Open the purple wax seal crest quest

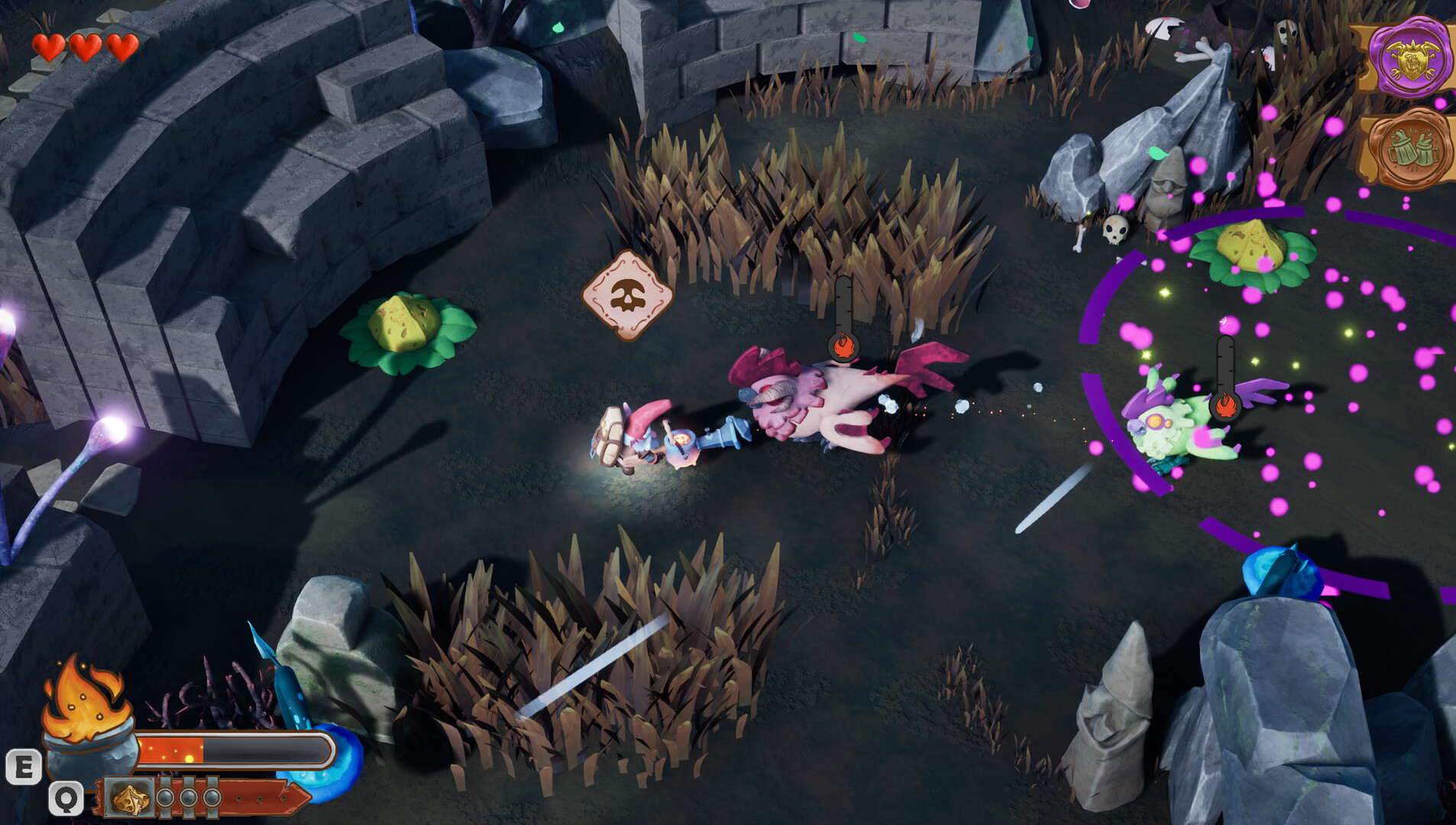coord(1412,57)
